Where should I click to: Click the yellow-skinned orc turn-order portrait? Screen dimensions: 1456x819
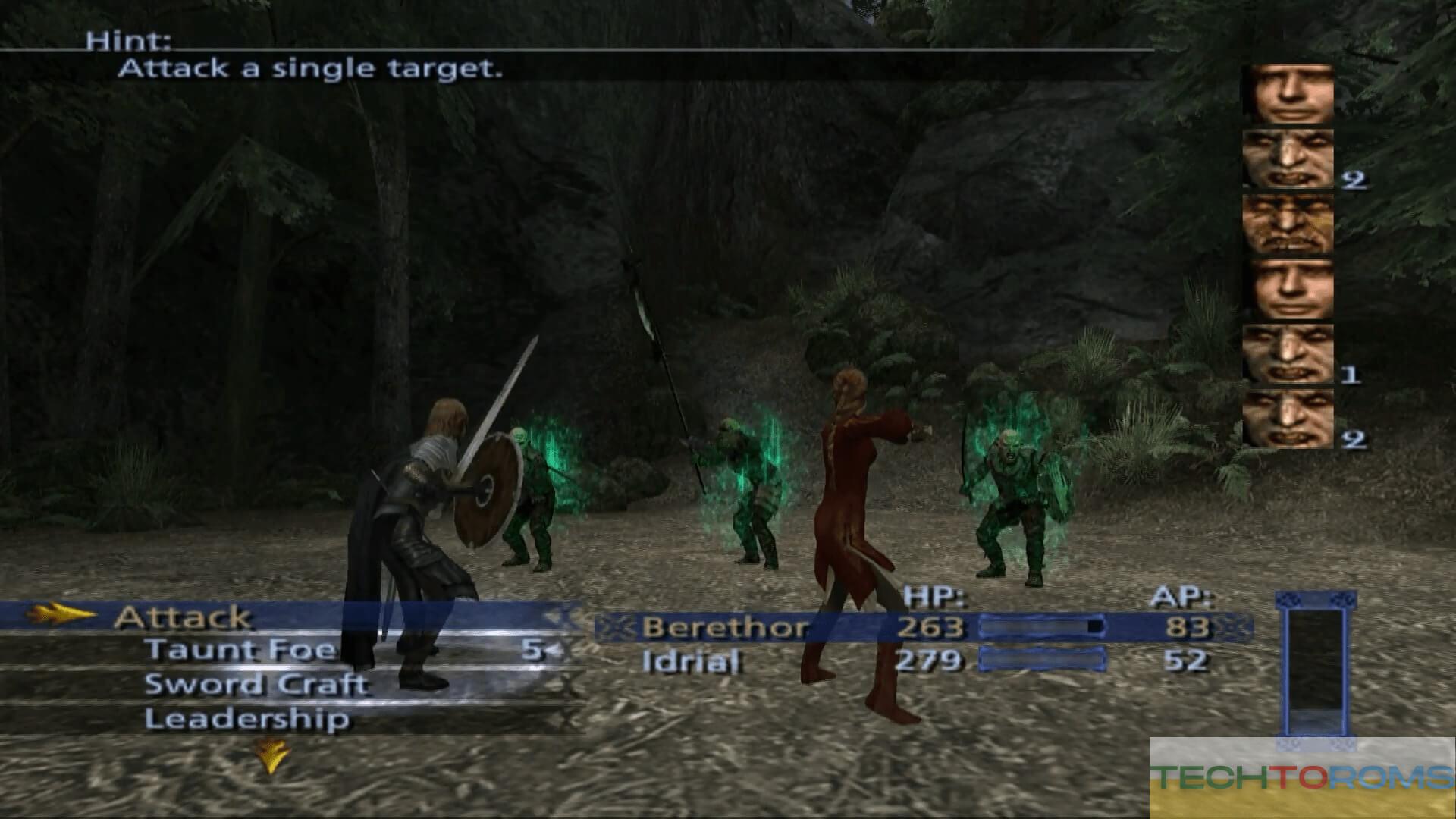(1288, 224)
